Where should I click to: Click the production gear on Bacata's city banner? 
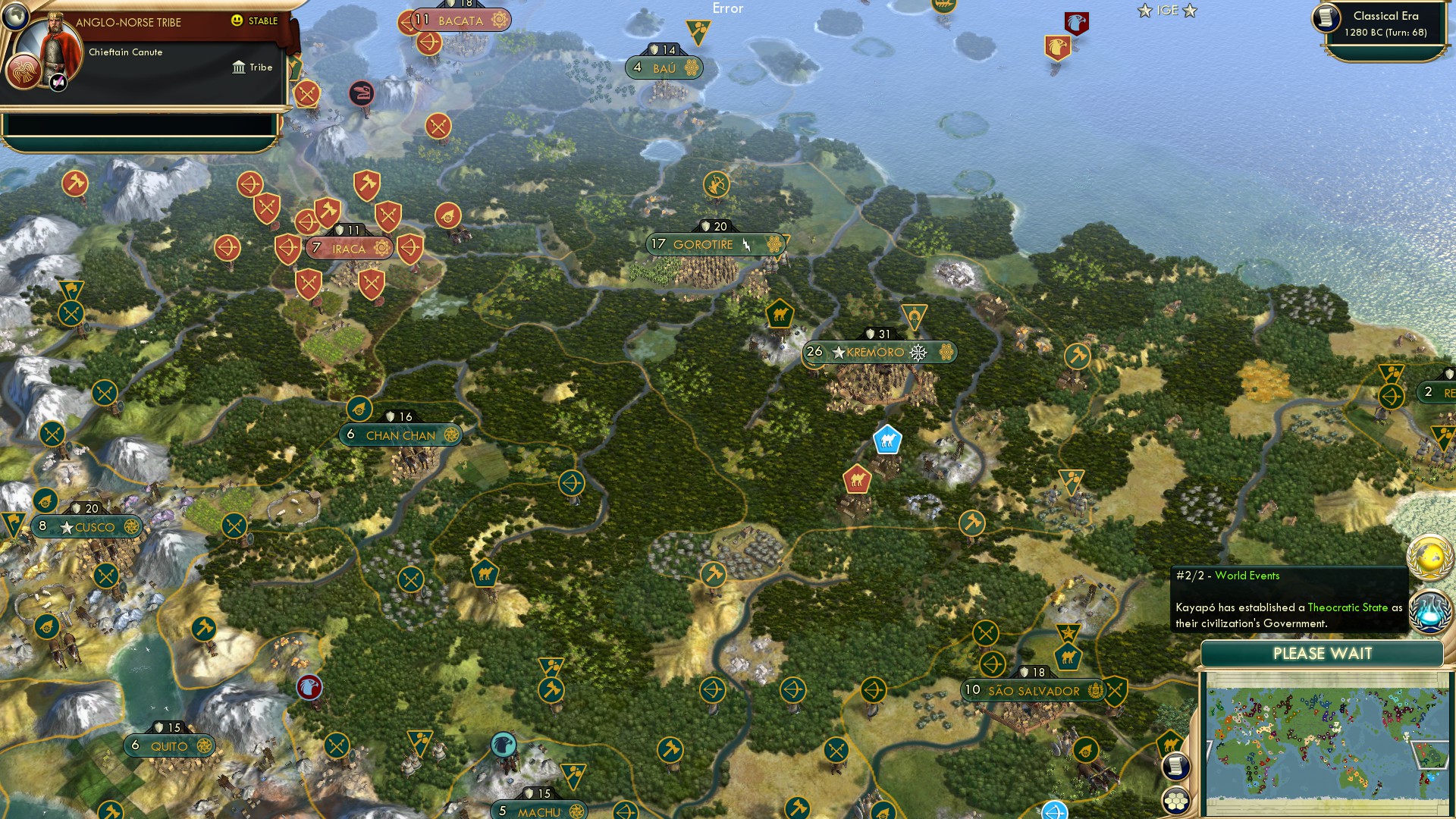497,21
